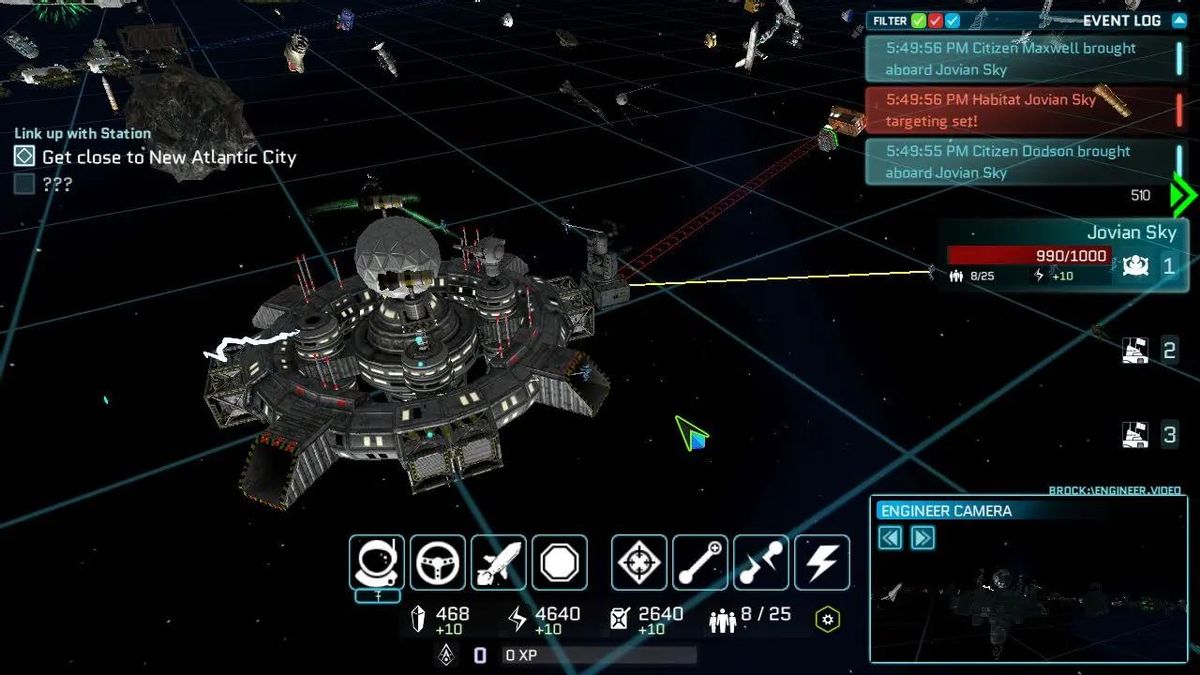The image size is (1200, 675).
Task: Use the break-link disconnect tool
Action: (761, 562)
